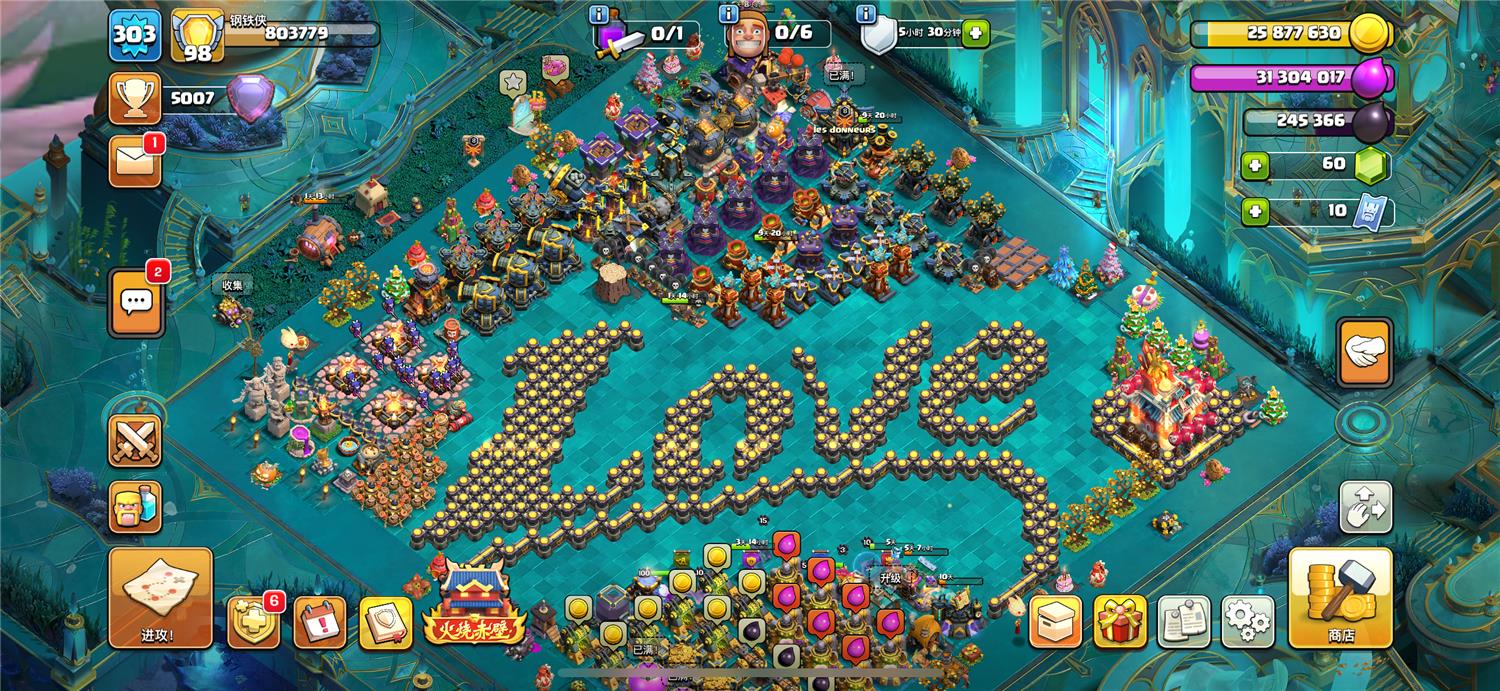Open the crossed swords clan war button
1500x691 pixels.
tap(134, 440)
